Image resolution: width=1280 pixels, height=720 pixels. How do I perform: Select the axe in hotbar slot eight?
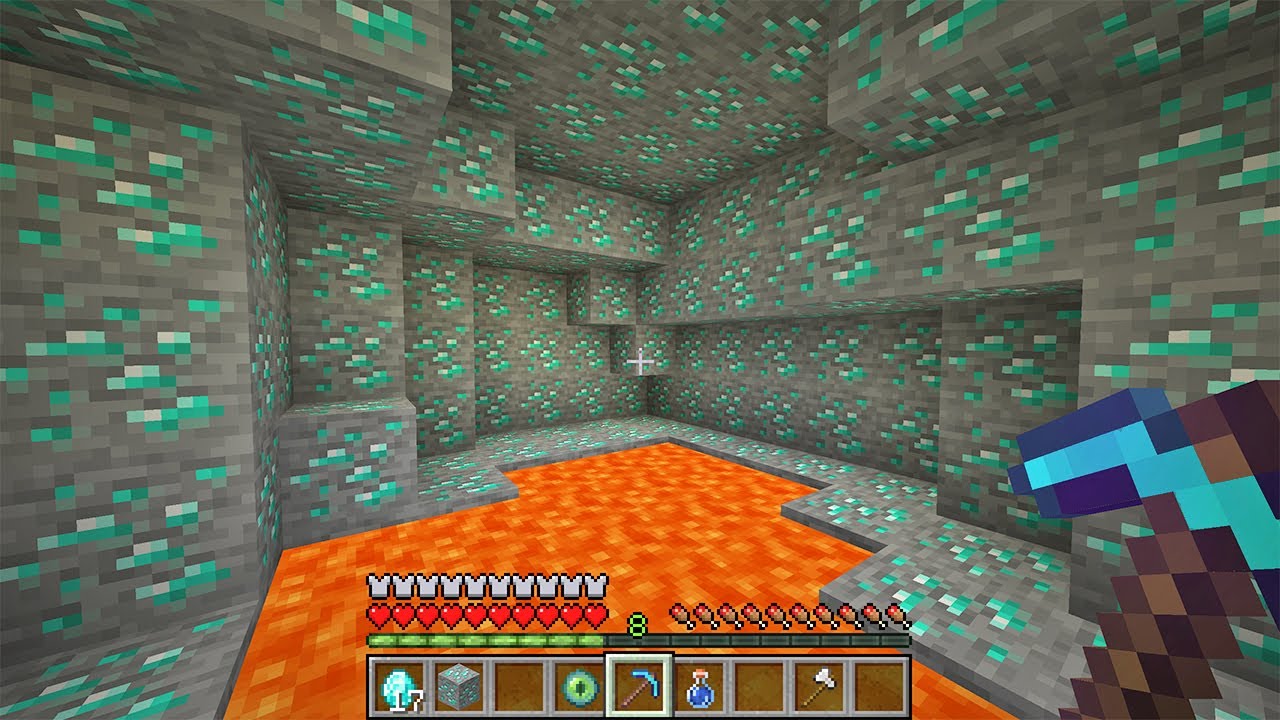822,686
